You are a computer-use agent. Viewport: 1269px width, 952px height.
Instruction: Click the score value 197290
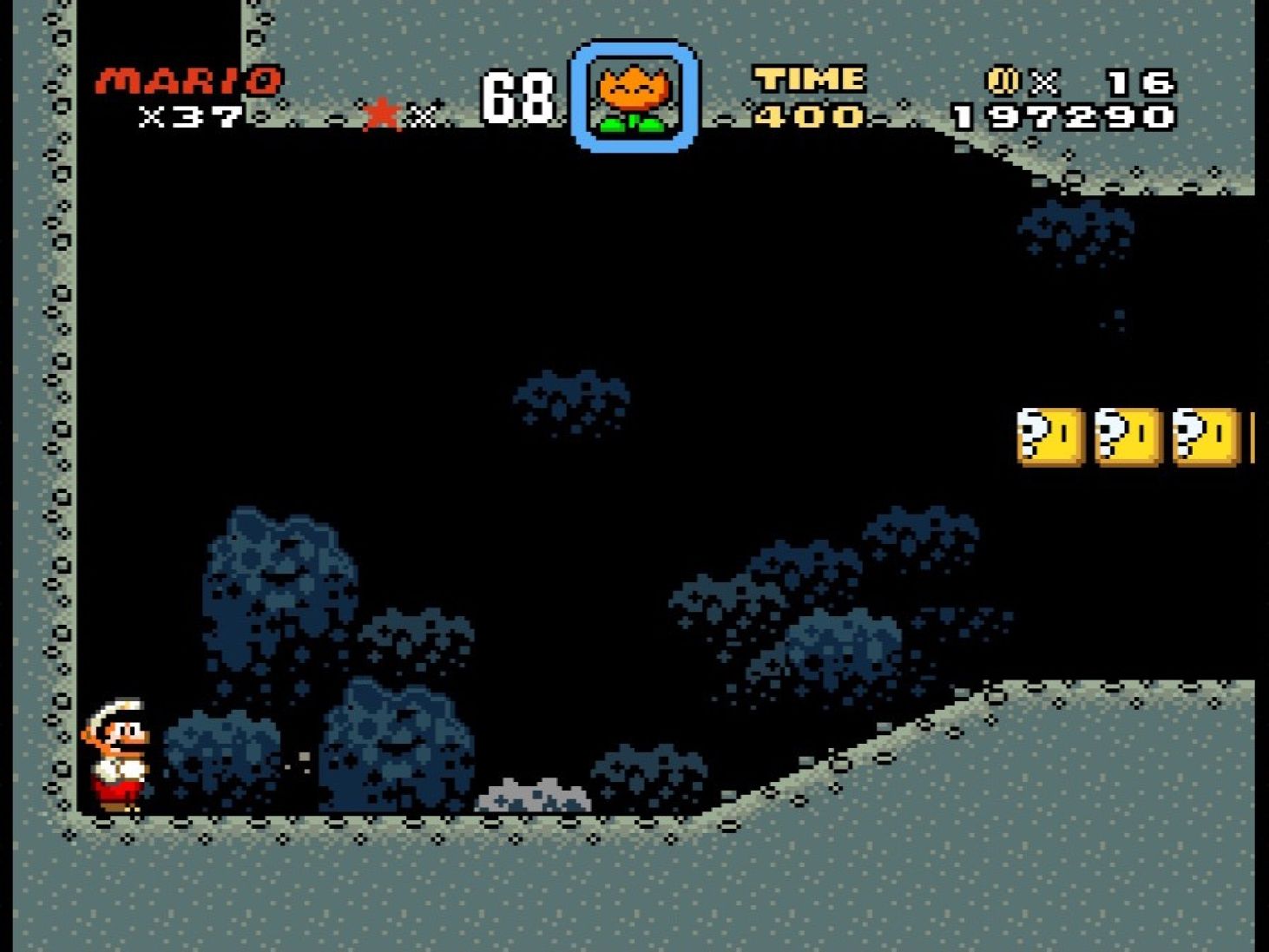[1061, 114]
